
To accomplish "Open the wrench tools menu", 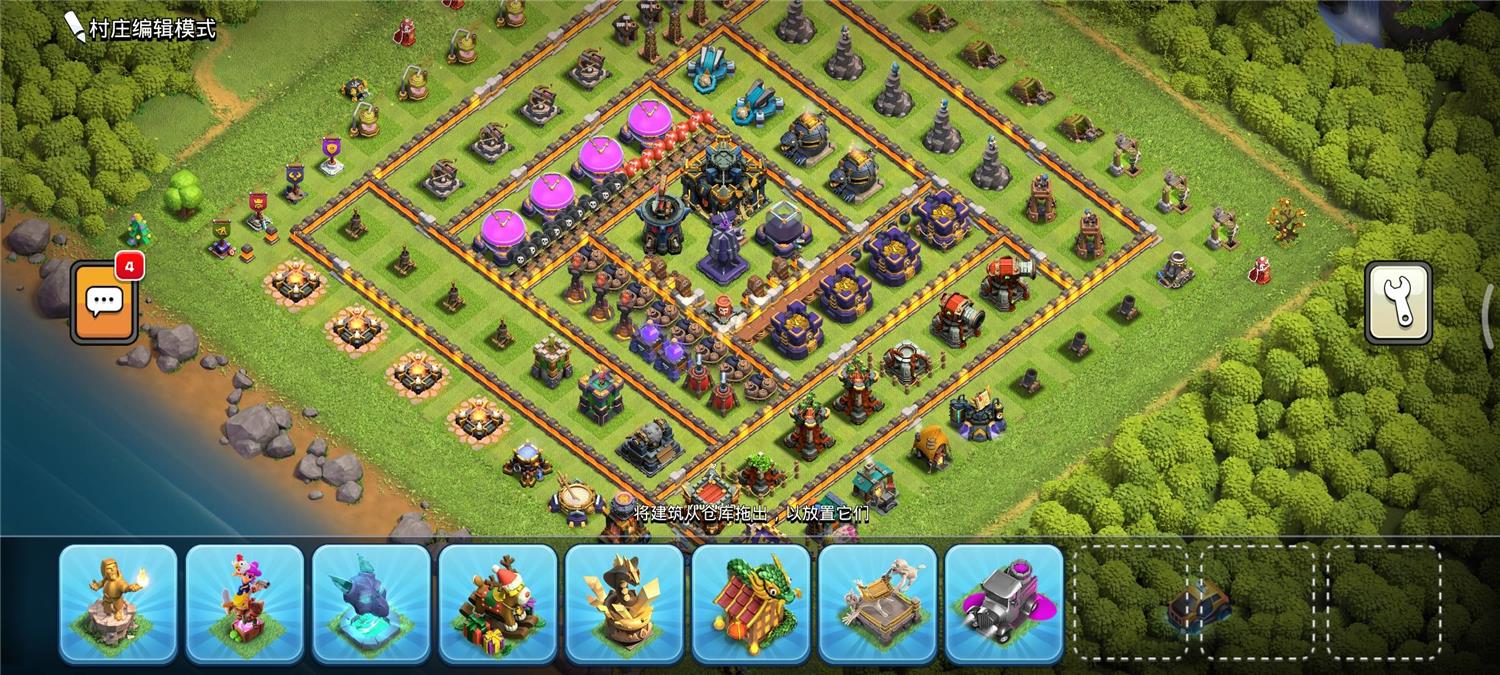I will point(1398,304).
